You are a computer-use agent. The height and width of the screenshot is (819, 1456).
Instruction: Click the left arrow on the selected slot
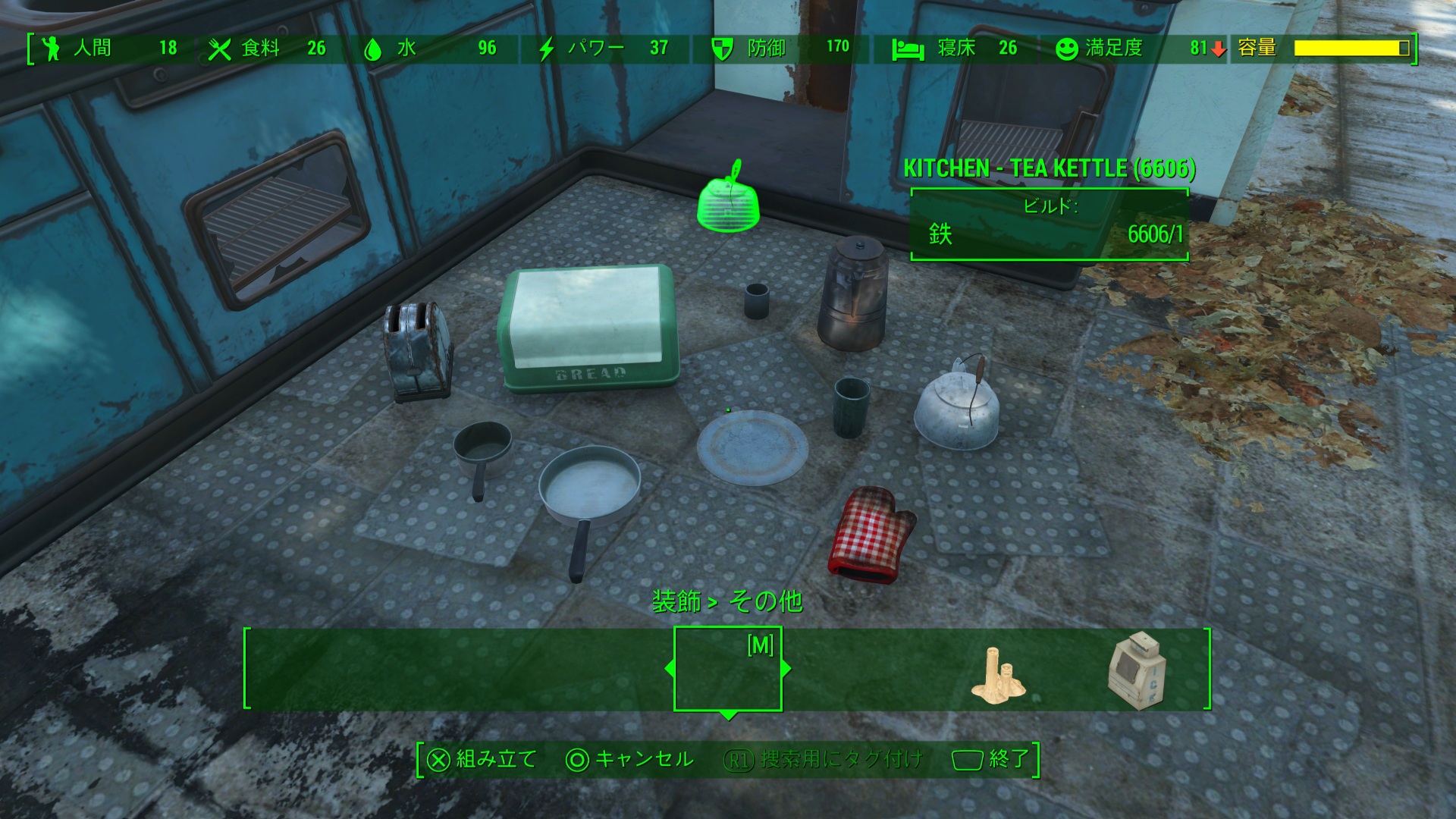coord(669,669)
